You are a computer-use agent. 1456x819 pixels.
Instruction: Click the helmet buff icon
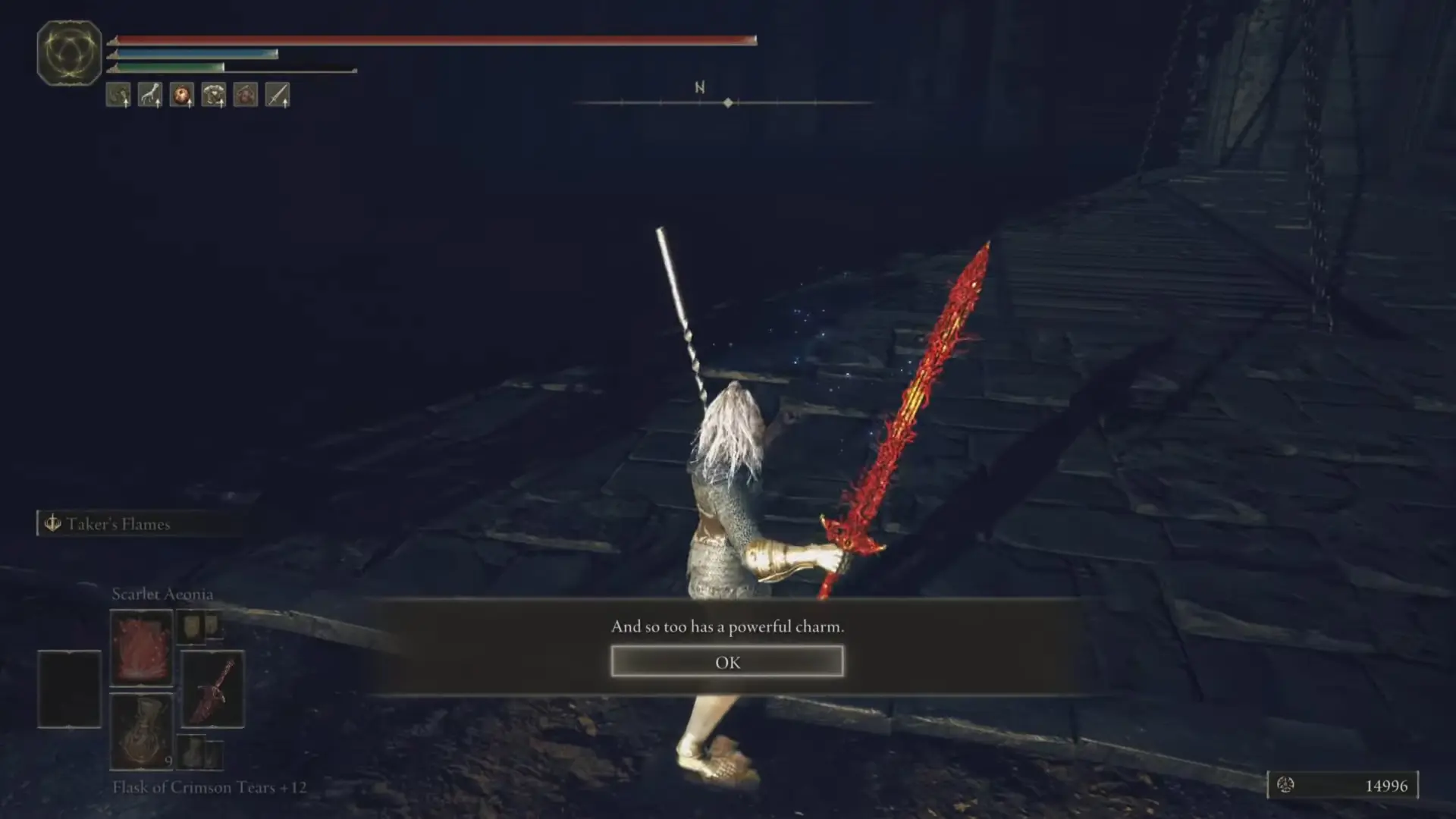244,95
